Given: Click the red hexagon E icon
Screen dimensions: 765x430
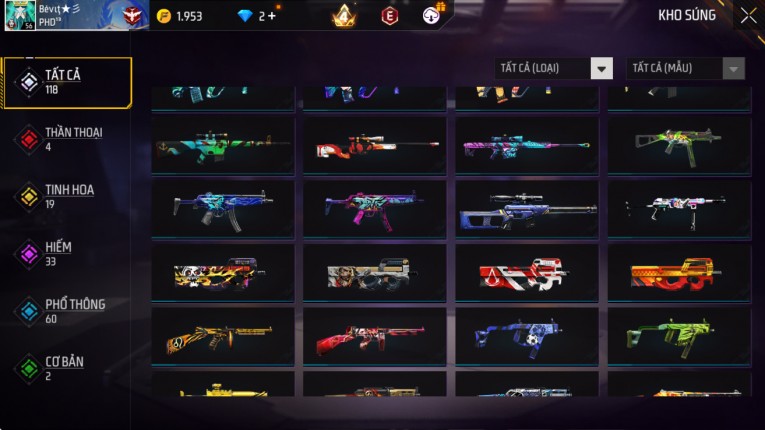Looking at the screenshot, I should pyautogui.click(x=389, y=16).
